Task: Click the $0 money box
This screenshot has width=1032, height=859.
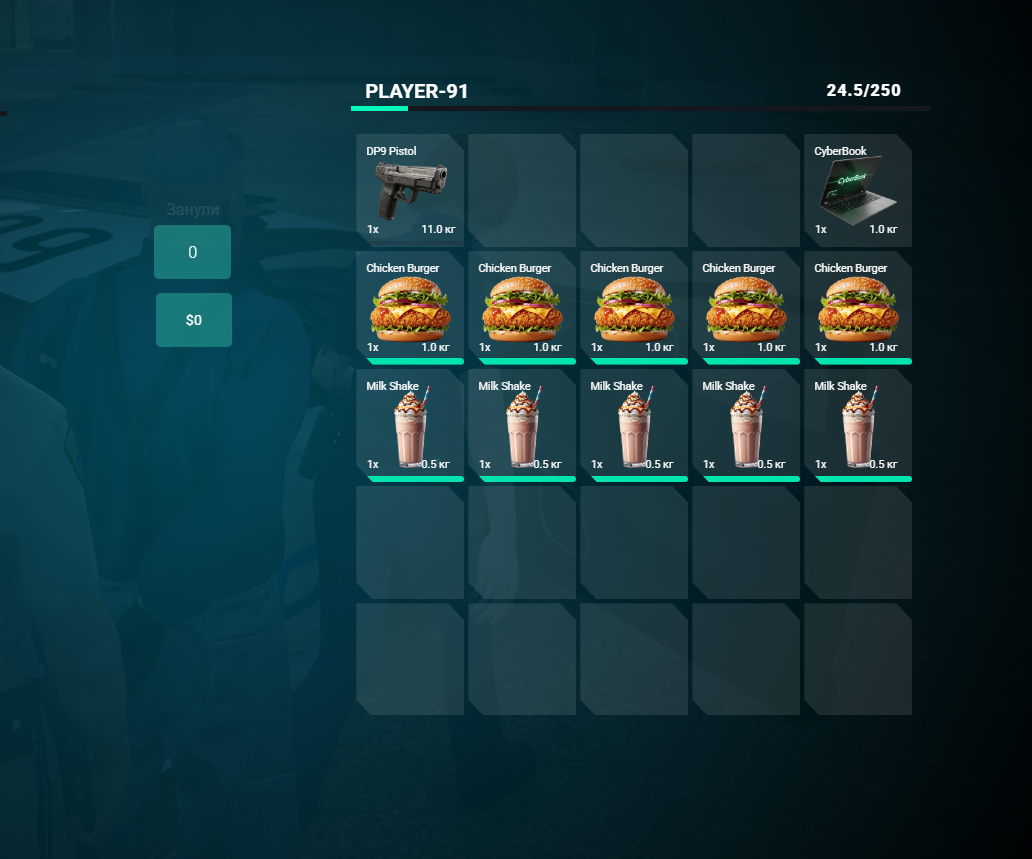Action: pyautogui.click(x=194, y=320)
